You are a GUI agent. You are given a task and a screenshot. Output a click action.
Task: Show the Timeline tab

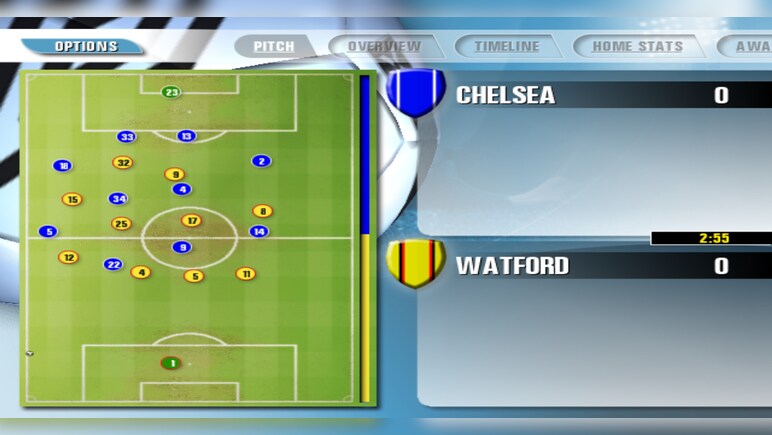506,46
